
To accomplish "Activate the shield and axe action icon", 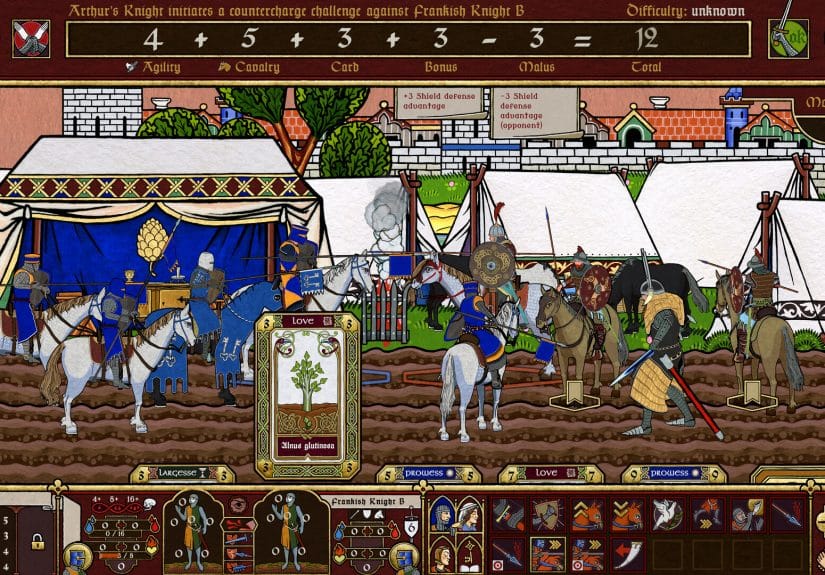I will [x=547, y=514].
